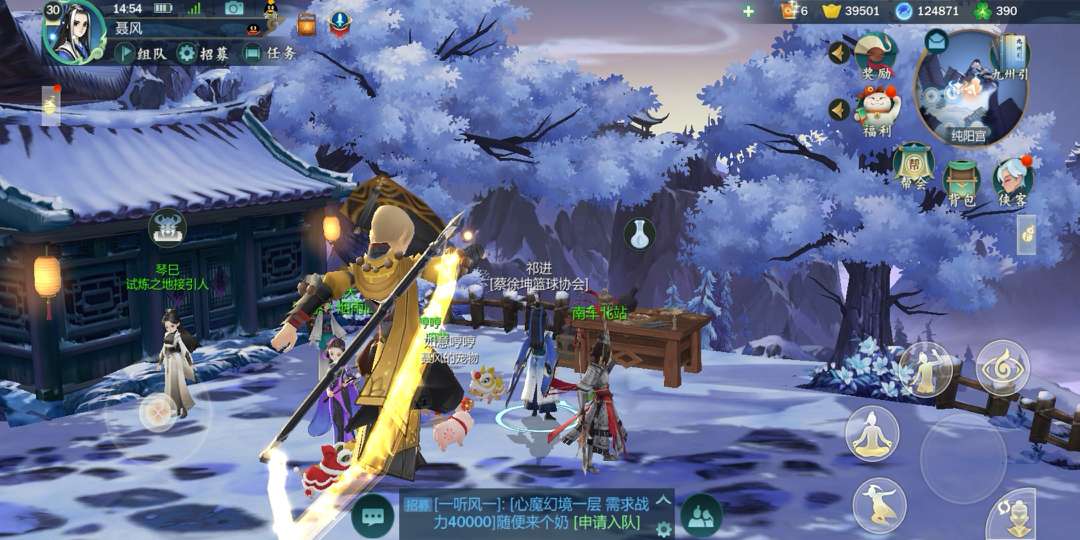1080x540 pixels.
Task: Open the 帮会 guild panel
Action: pyautogui.click(x=912, y=166)
